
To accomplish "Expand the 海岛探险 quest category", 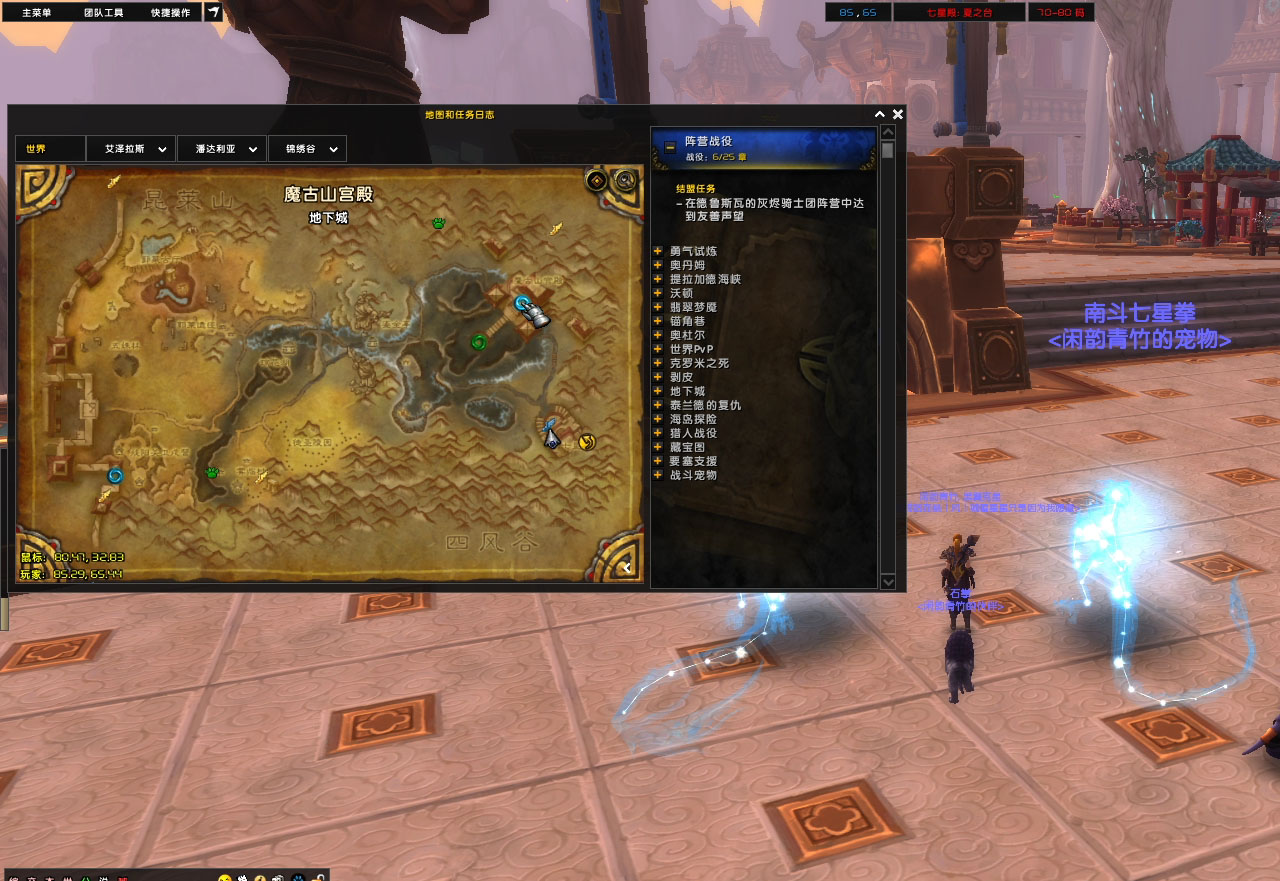I will (658, 419).
